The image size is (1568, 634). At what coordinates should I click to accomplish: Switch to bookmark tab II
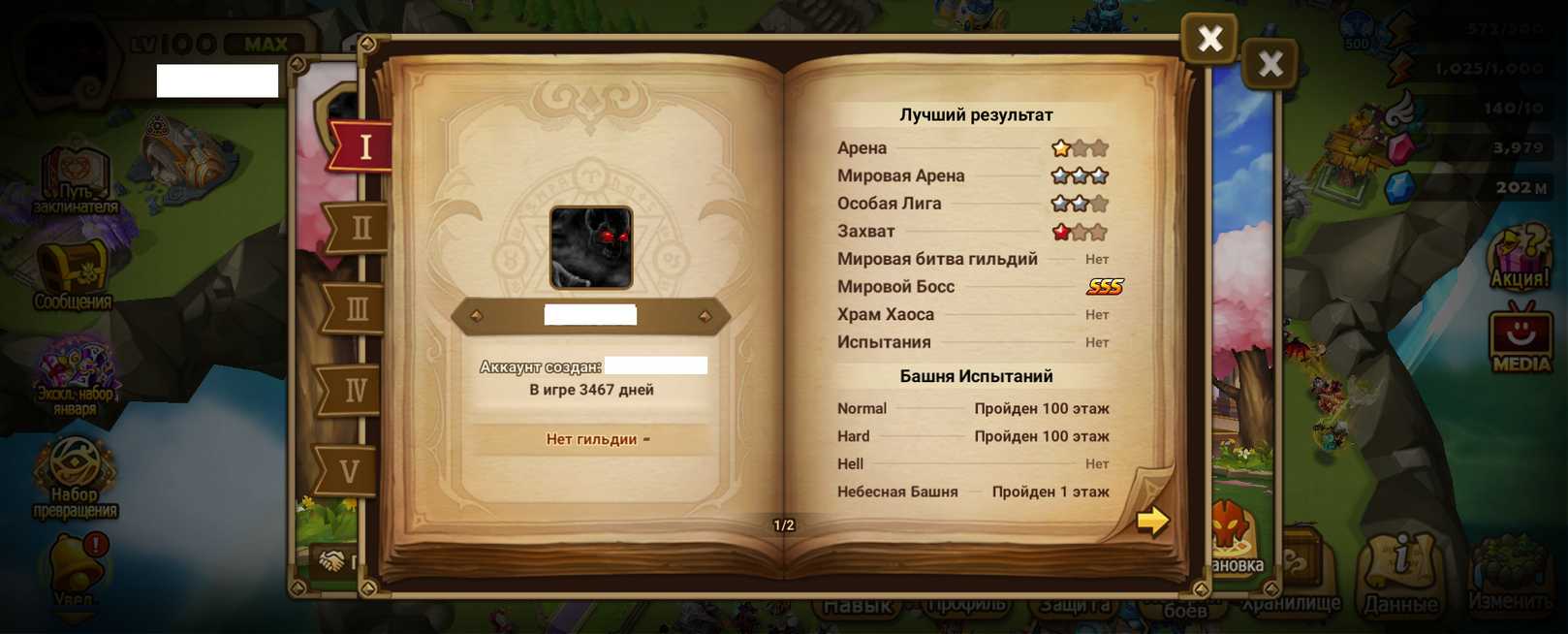pyautogui.click(x=360, y=228)
